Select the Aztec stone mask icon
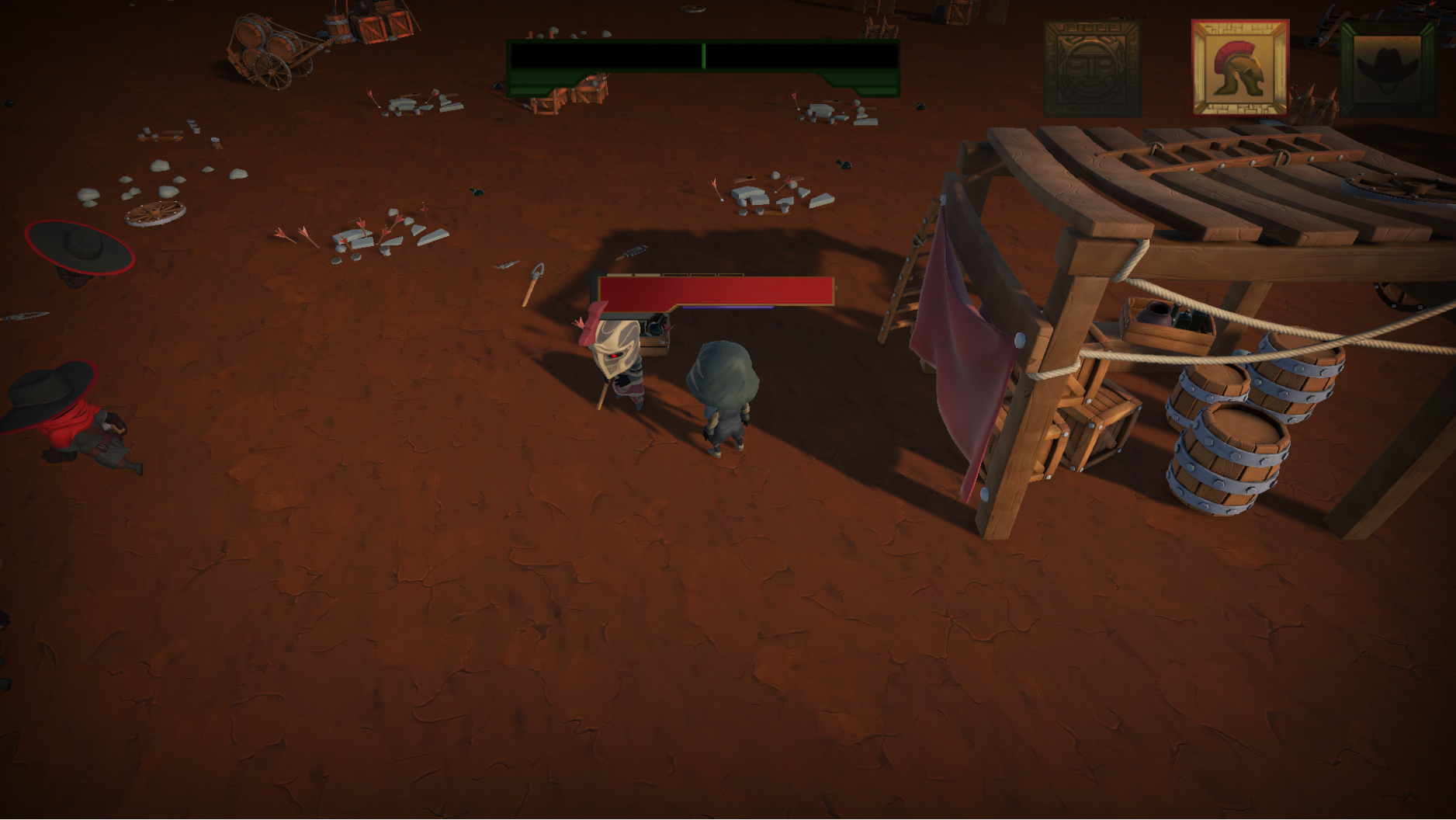Image resolution: width=1456 pixels, height=820 pixels. pos(1091,68)
